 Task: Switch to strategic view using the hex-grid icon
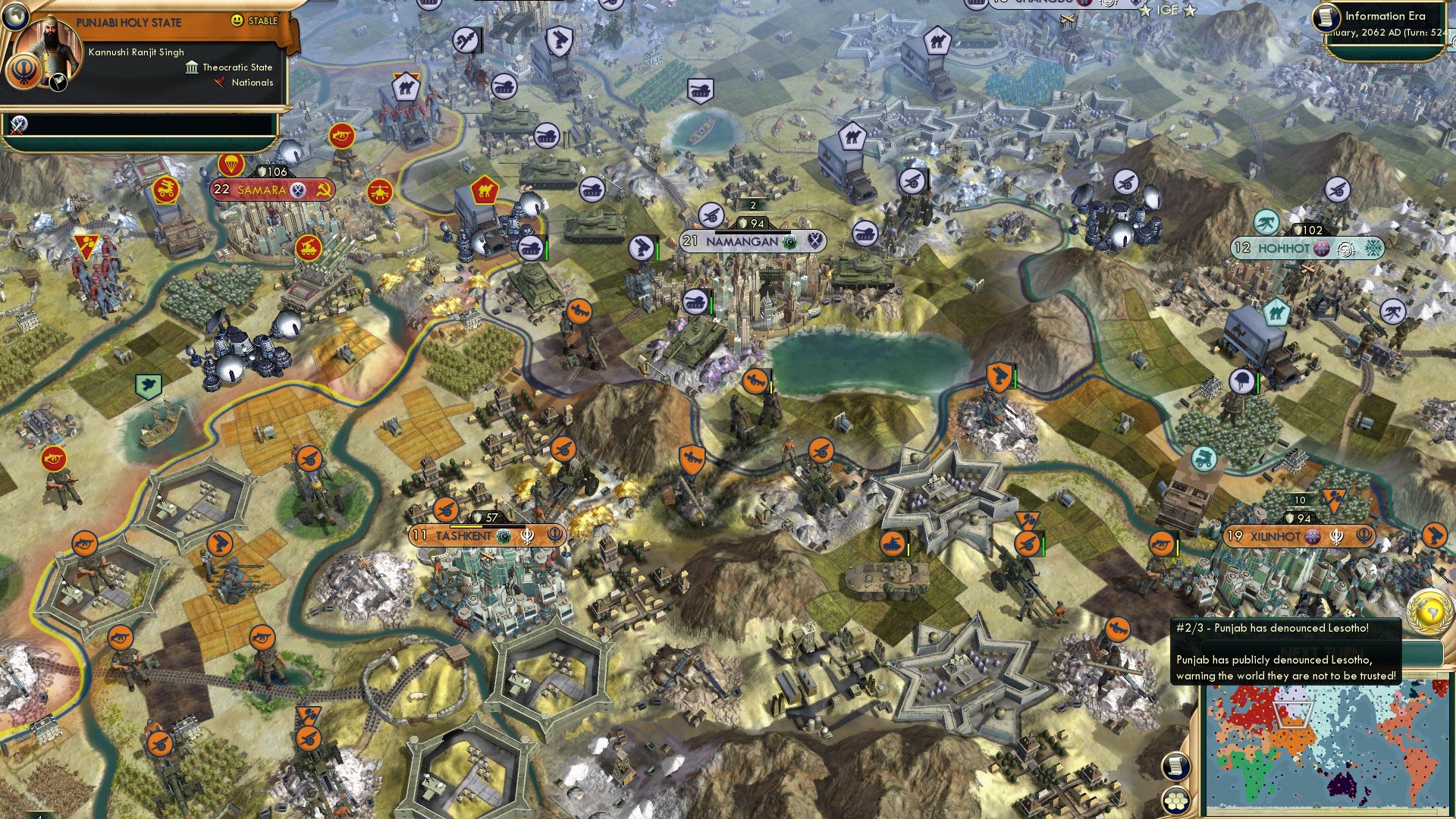1175,801
